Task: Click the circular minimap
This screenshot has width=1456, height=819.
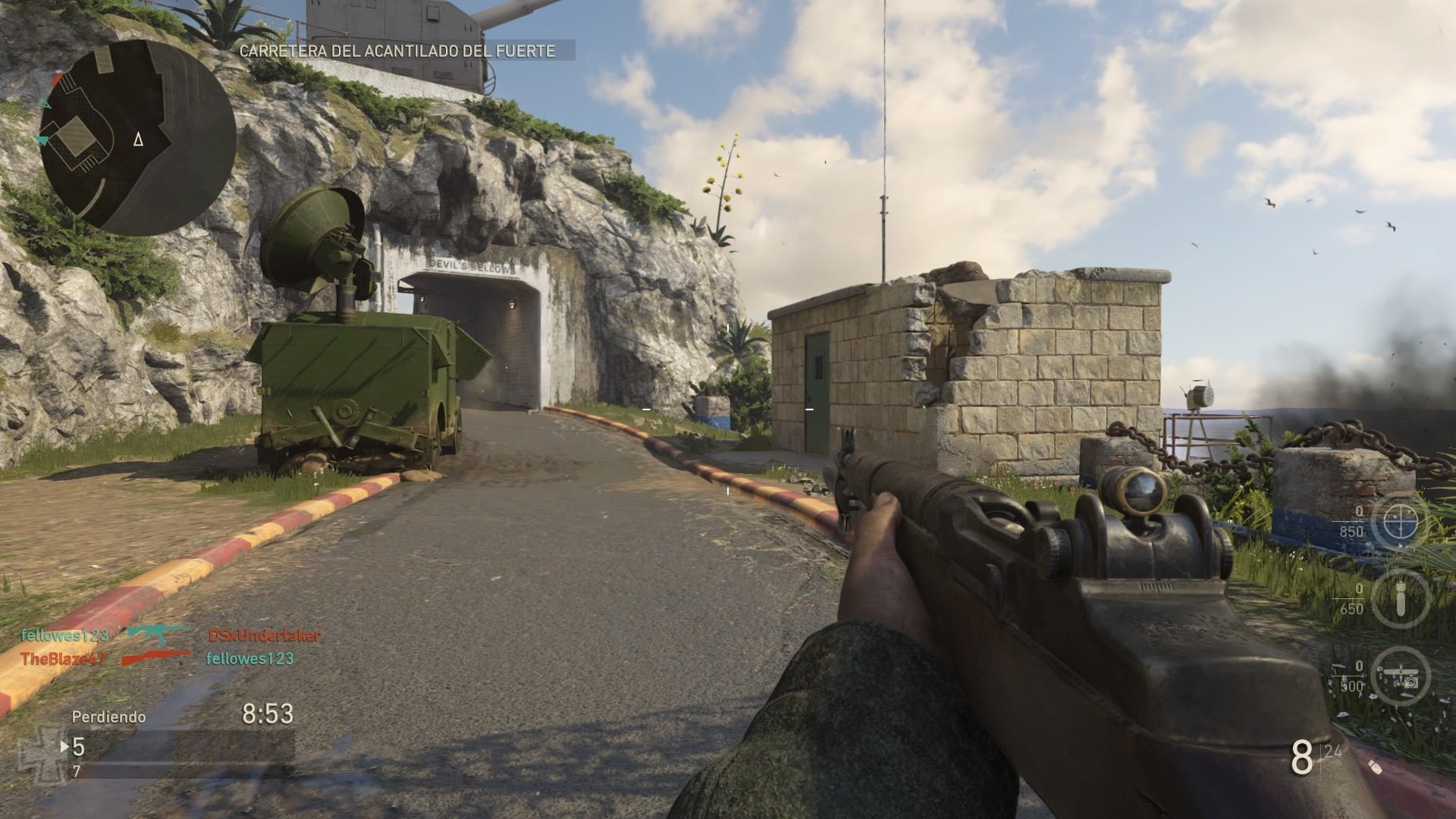Action: coord(137,137)
